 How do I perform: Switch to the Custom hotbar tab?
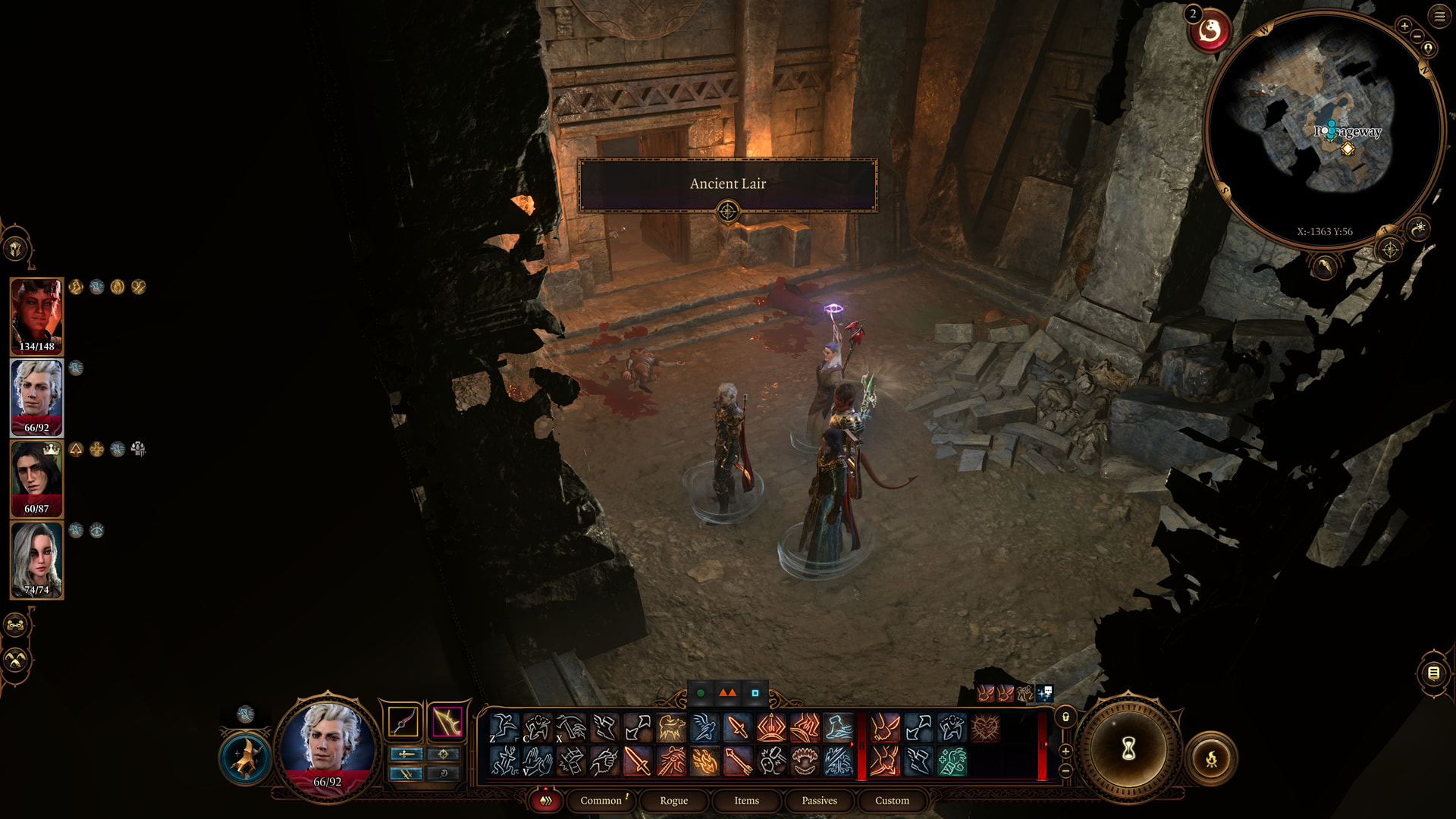[x=892, y=800]
